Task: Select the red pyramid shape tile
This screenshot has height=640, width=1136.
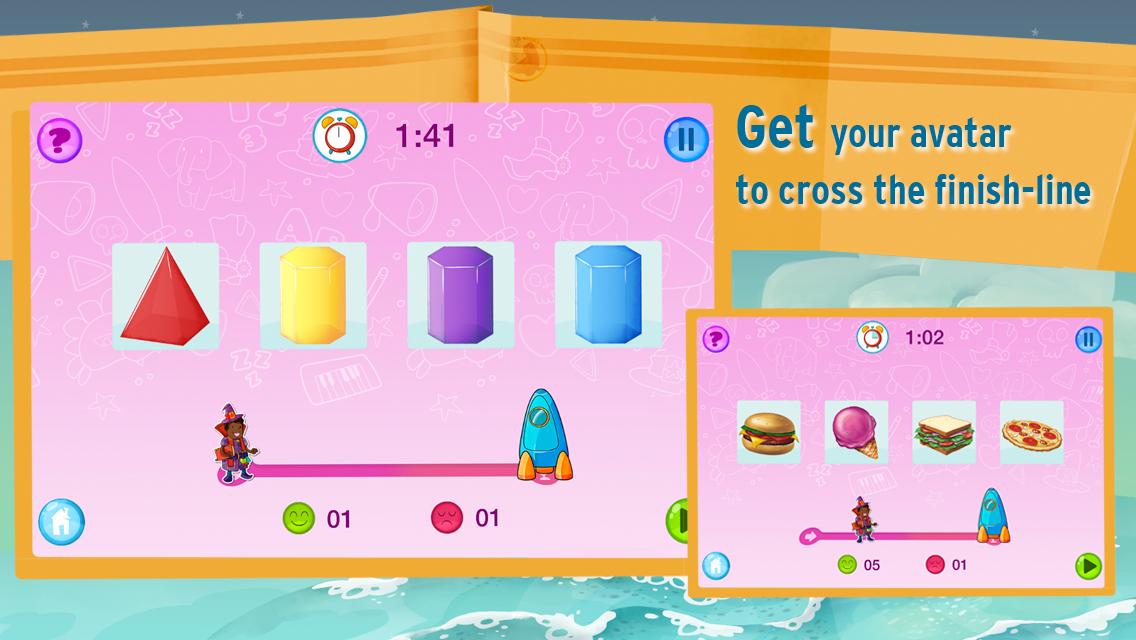Action: pyautogui.click(x=165, y=296)
